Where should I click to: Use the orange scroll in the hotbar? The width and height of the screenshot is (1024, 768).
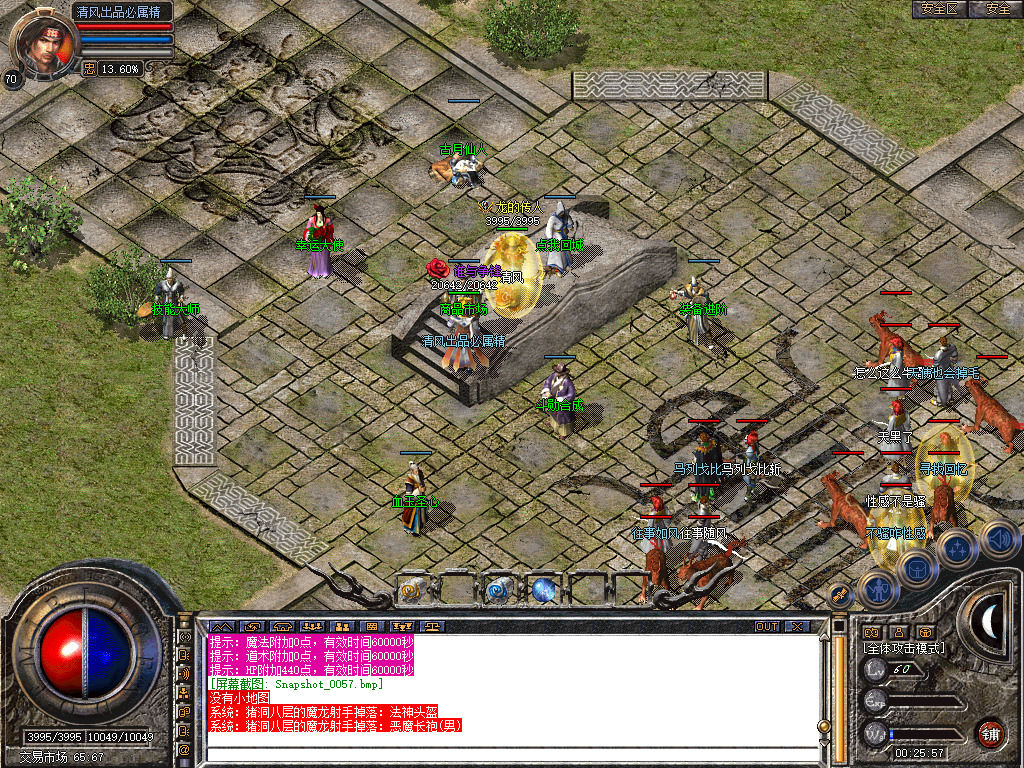click(413, 590)
